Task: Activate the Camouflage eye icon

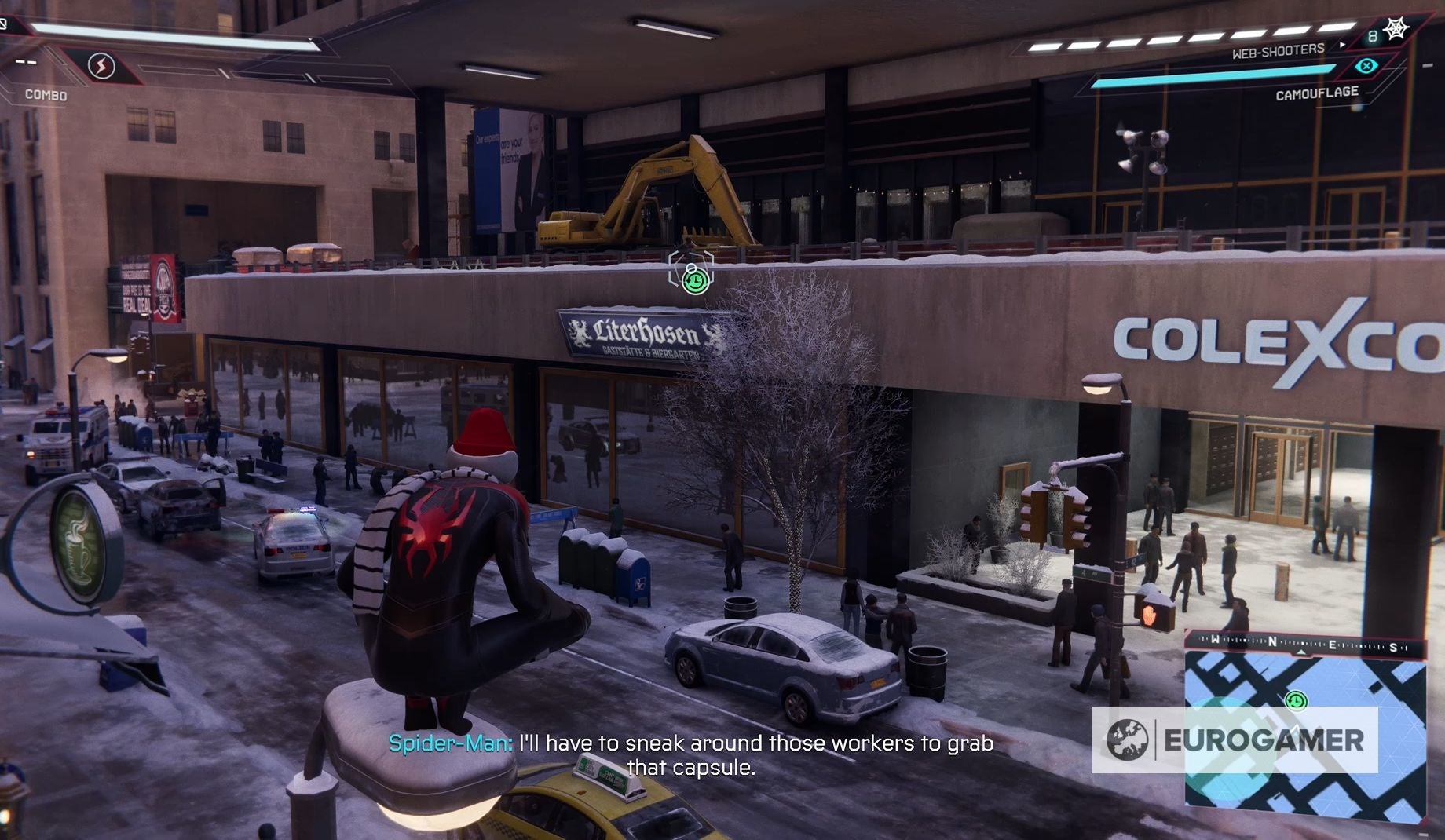Action: coord(1366,66)
